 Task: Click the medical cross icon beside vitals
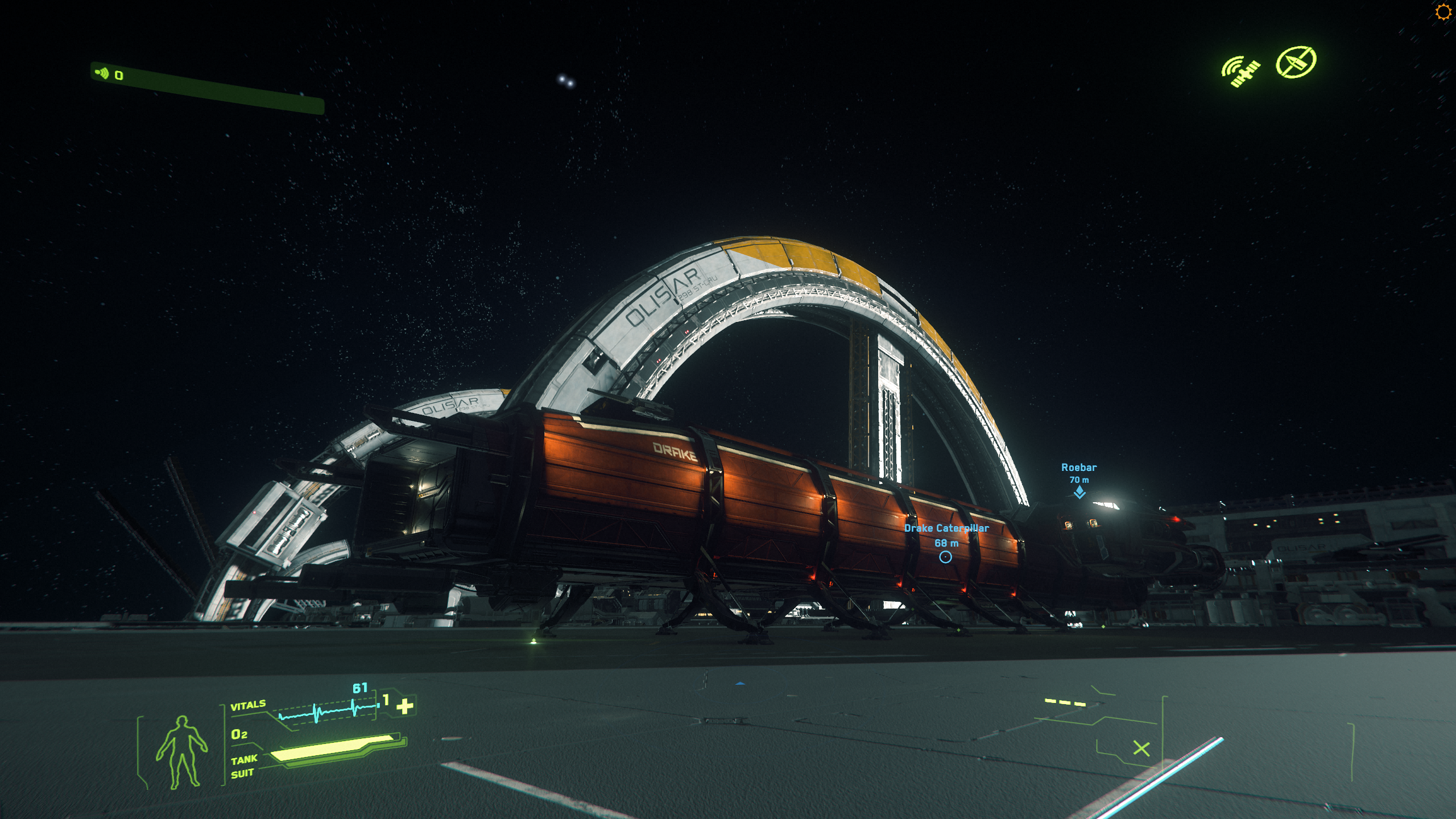[x=405, y=706]
